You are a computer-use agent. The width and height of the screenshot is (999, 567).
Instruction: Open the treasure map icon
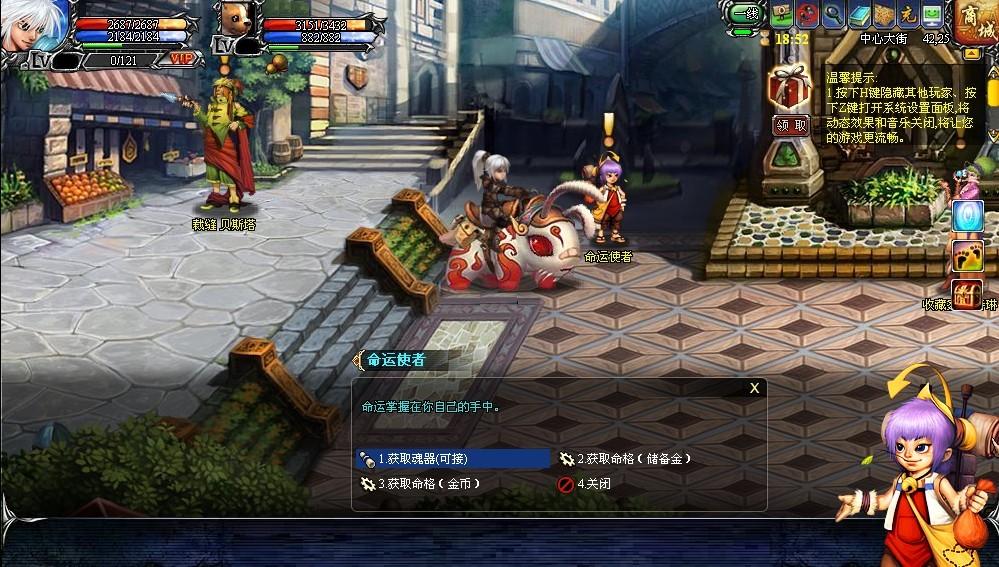coord(883,15)
